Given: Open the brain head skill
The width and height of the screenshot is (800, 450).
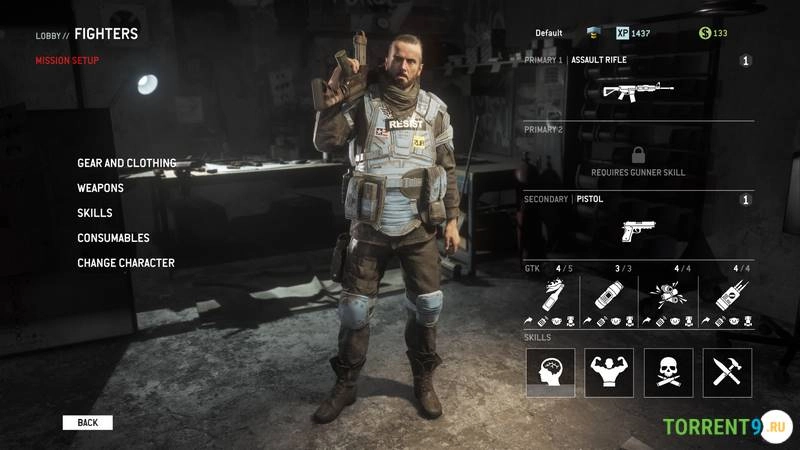Looking at the screenshot, I should click(x=551, y=372).
